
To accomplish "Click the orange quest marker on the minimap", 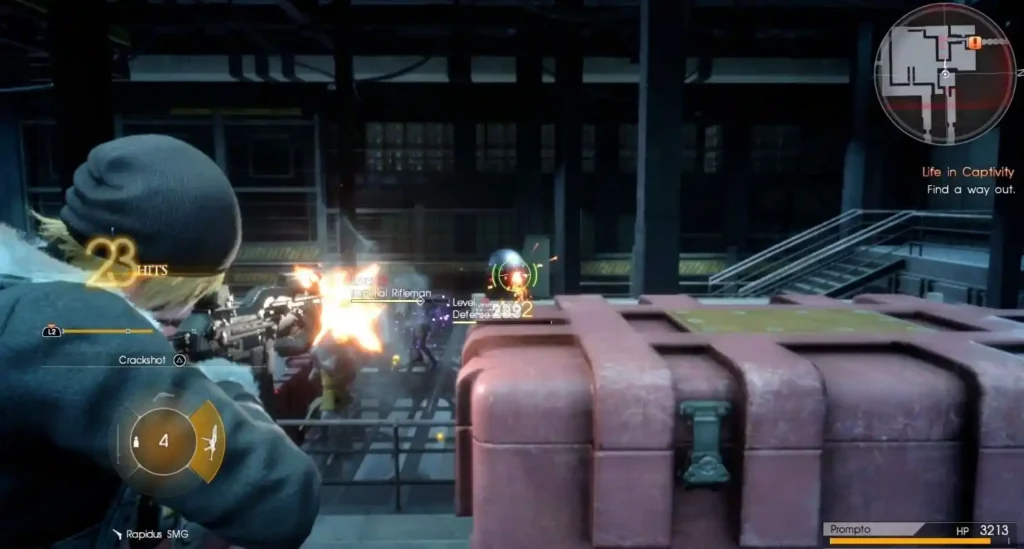I will coord(973,43).
